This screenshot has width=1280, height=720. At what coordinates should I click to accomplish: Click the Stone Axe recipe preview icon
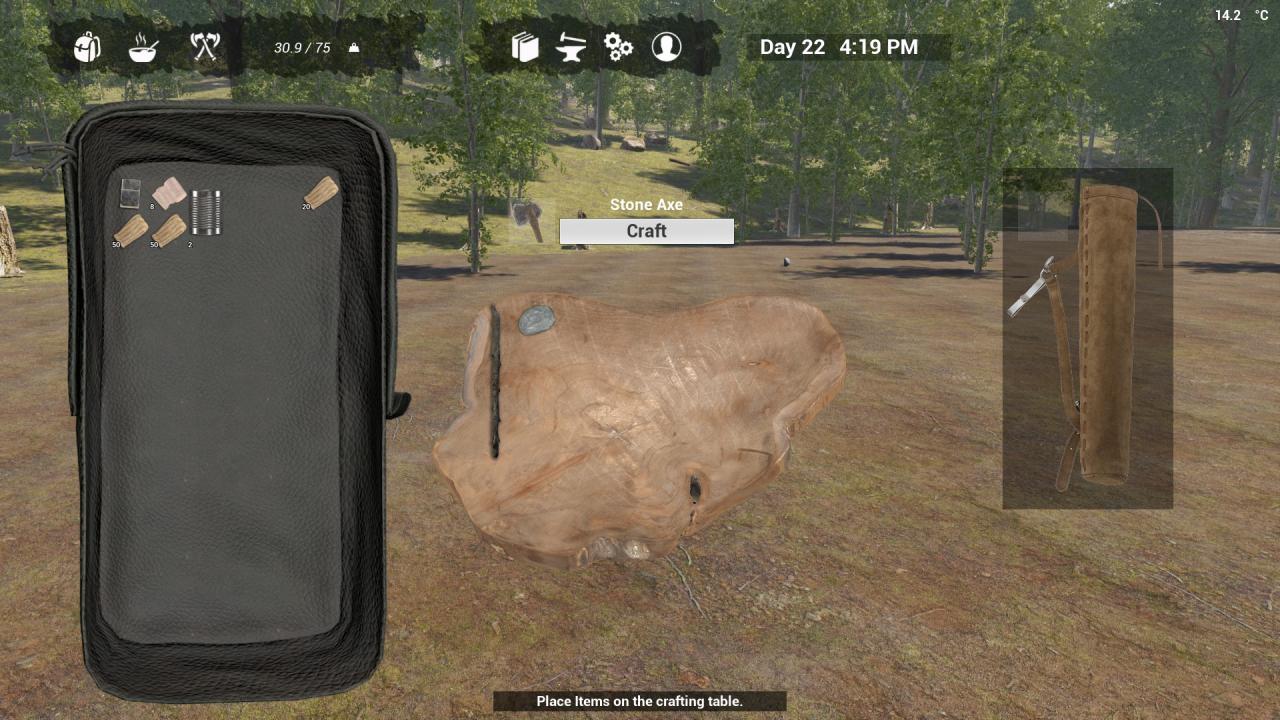pos(529,219)
